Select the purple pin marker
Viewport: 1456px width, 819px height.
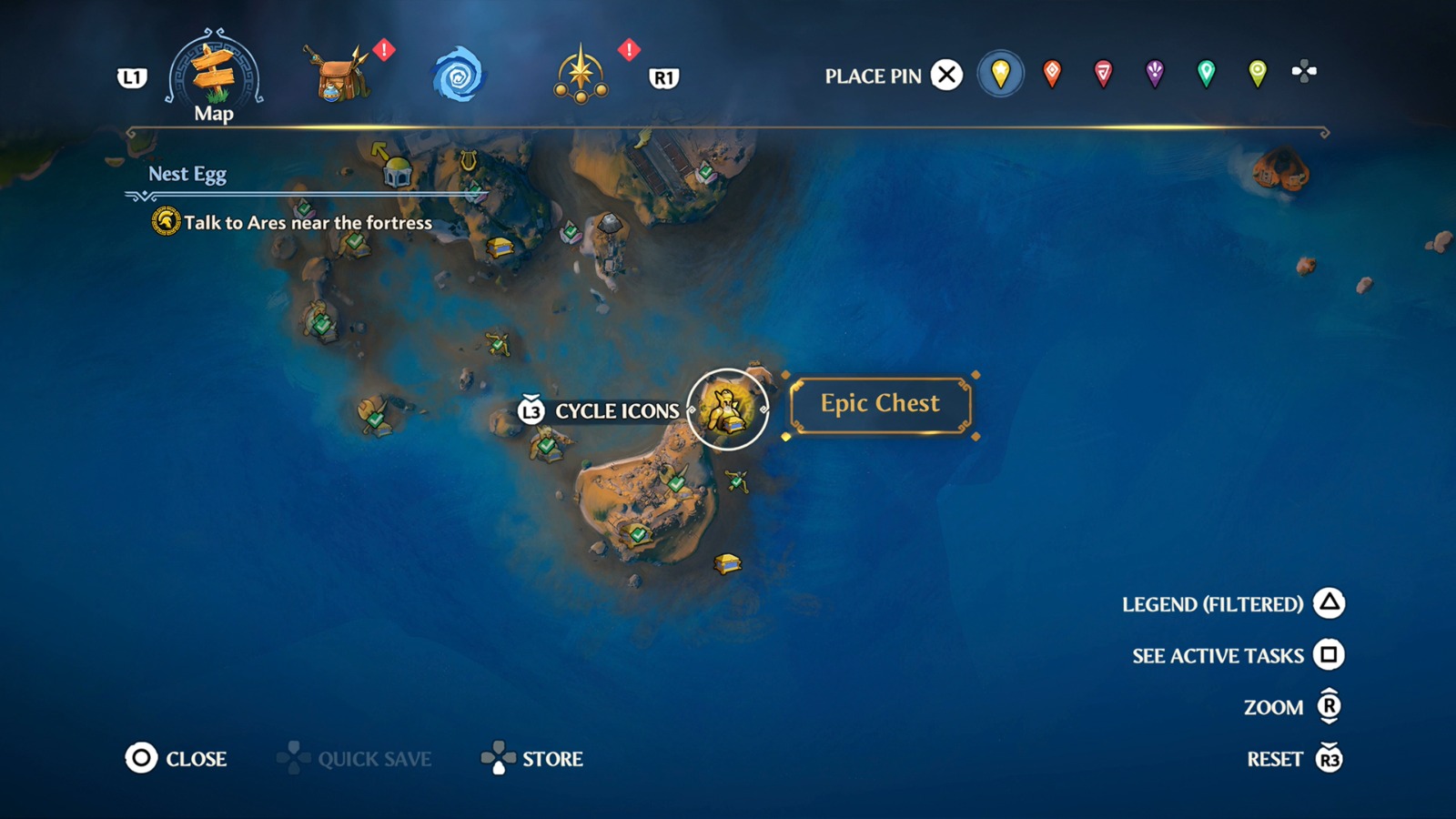(x=1153, y=75)
